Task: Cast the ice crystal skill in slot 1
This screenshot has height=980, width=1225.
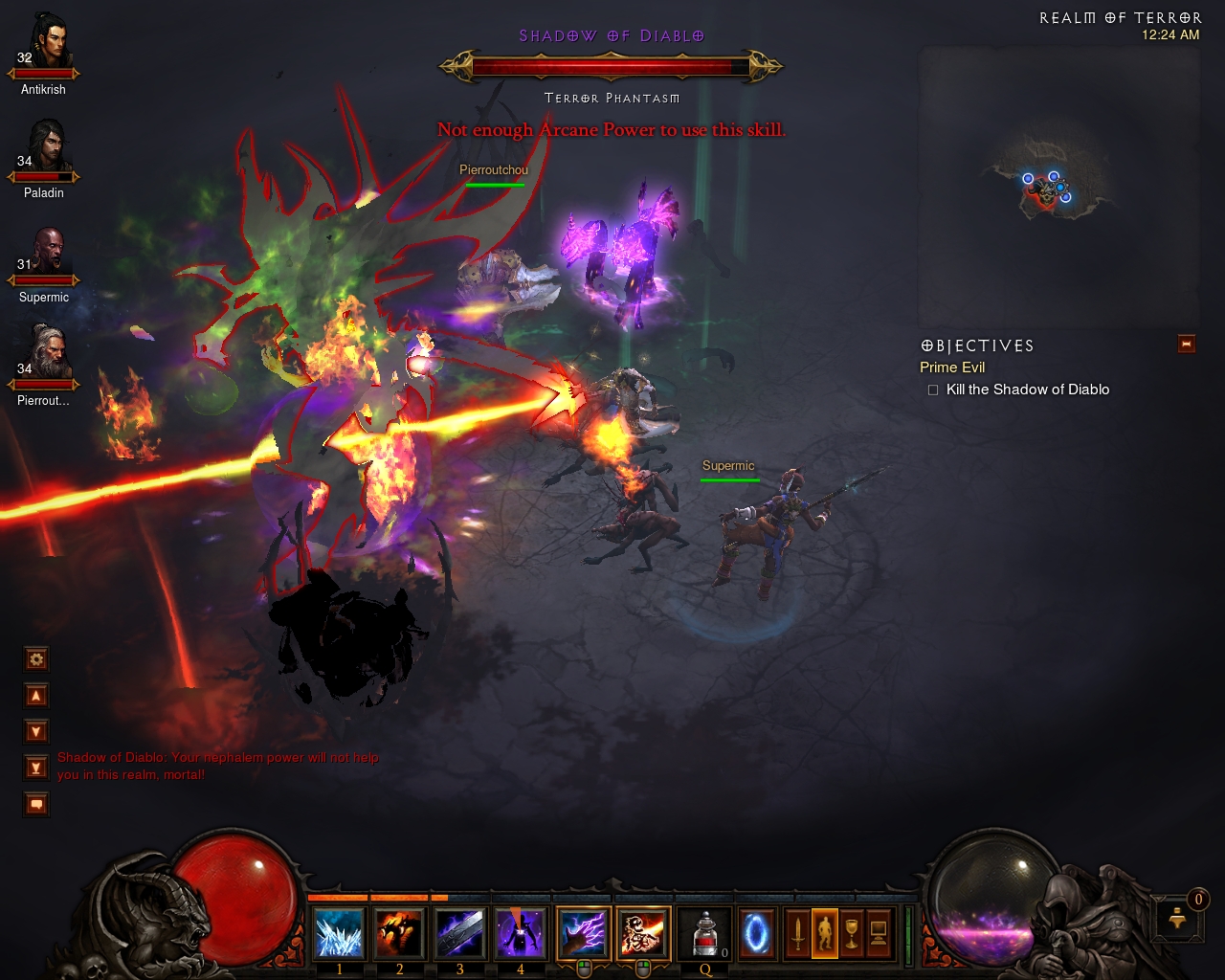Action: click(x=339, y=933)
